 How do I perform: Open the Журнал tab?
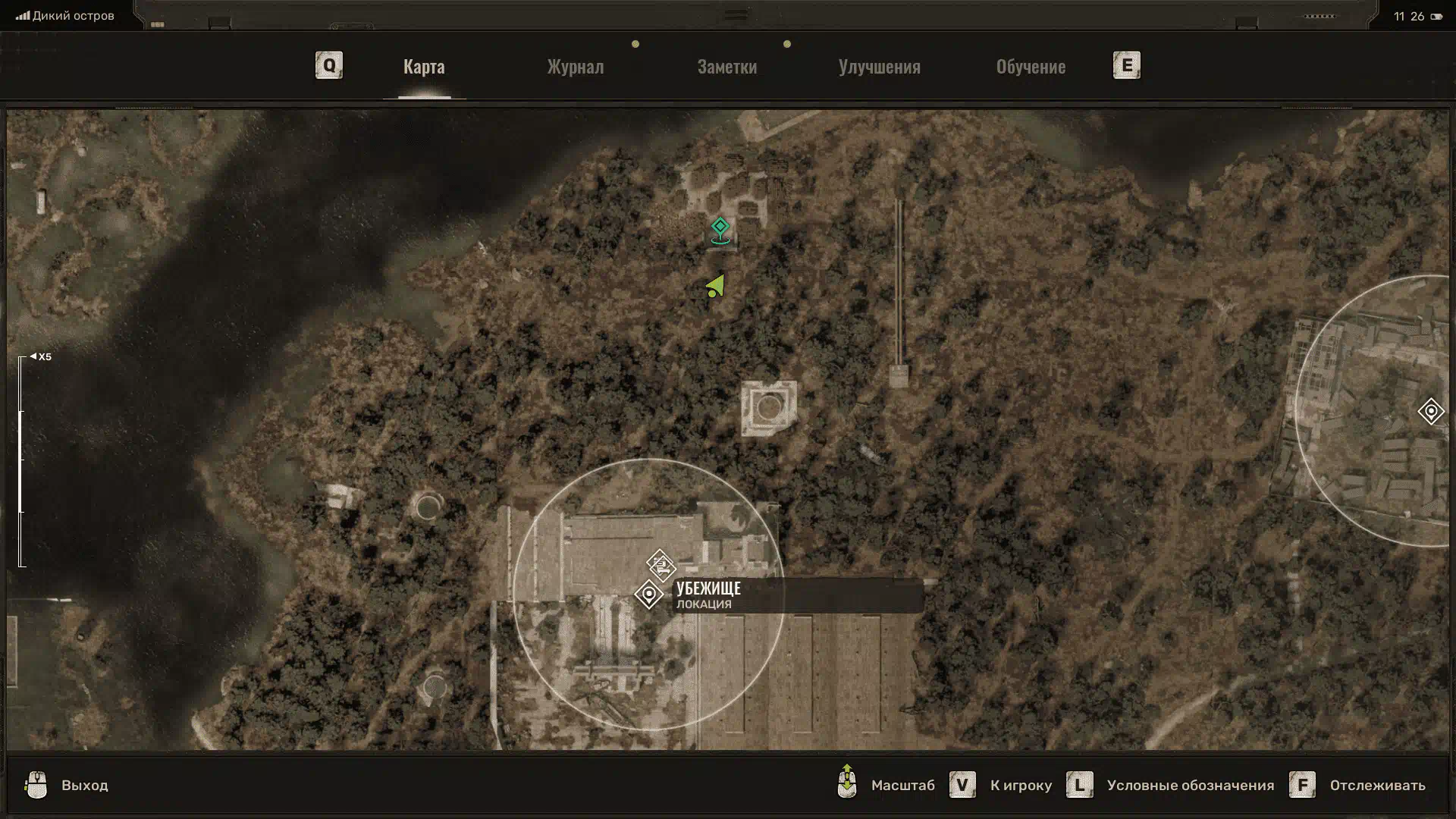[x=576, y=67]
